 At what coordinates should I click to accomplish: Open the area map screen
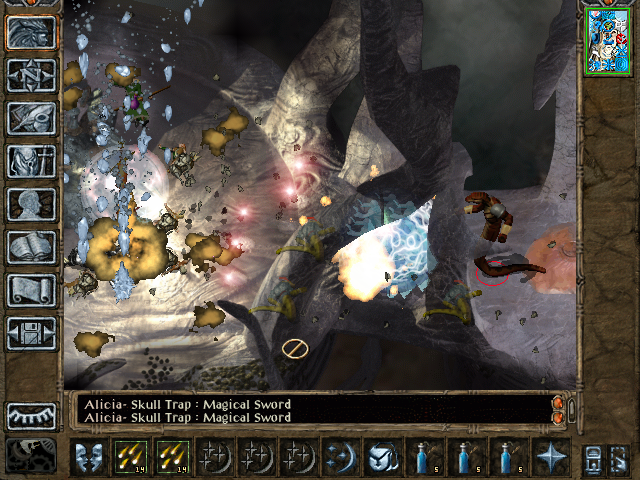click(x=31, y=75)
